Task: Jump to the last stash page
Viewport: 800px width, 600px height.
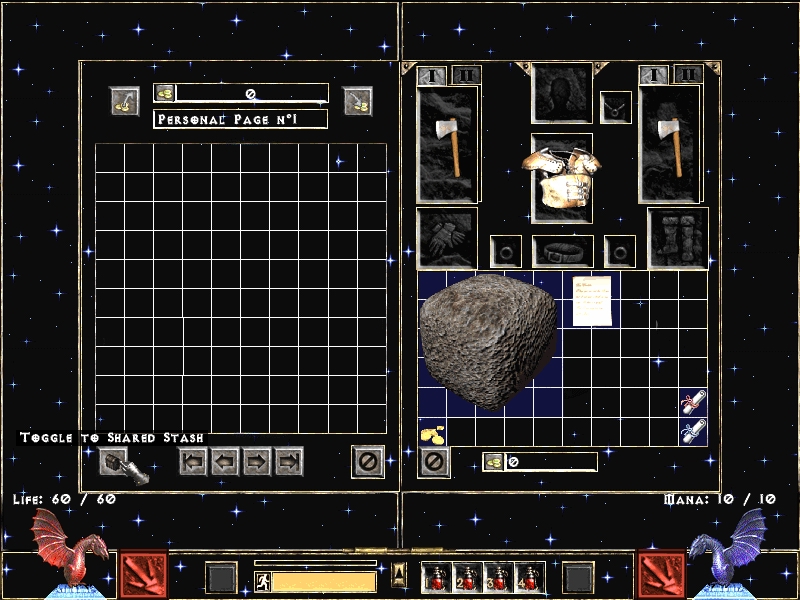Action: click(x=289, y=462)
